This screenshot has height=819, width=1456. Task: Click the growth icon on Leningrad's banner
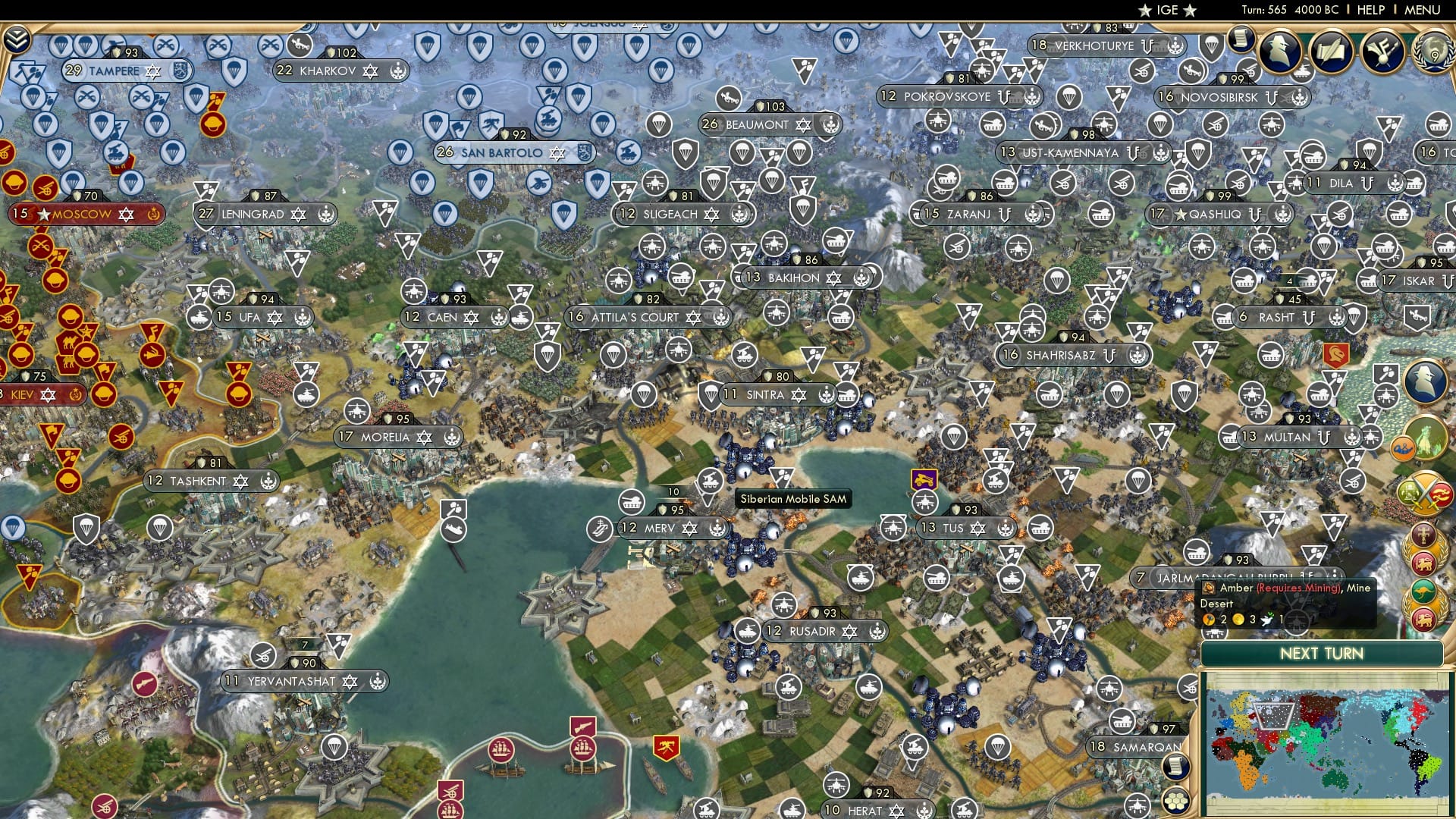tap(206, 214)
